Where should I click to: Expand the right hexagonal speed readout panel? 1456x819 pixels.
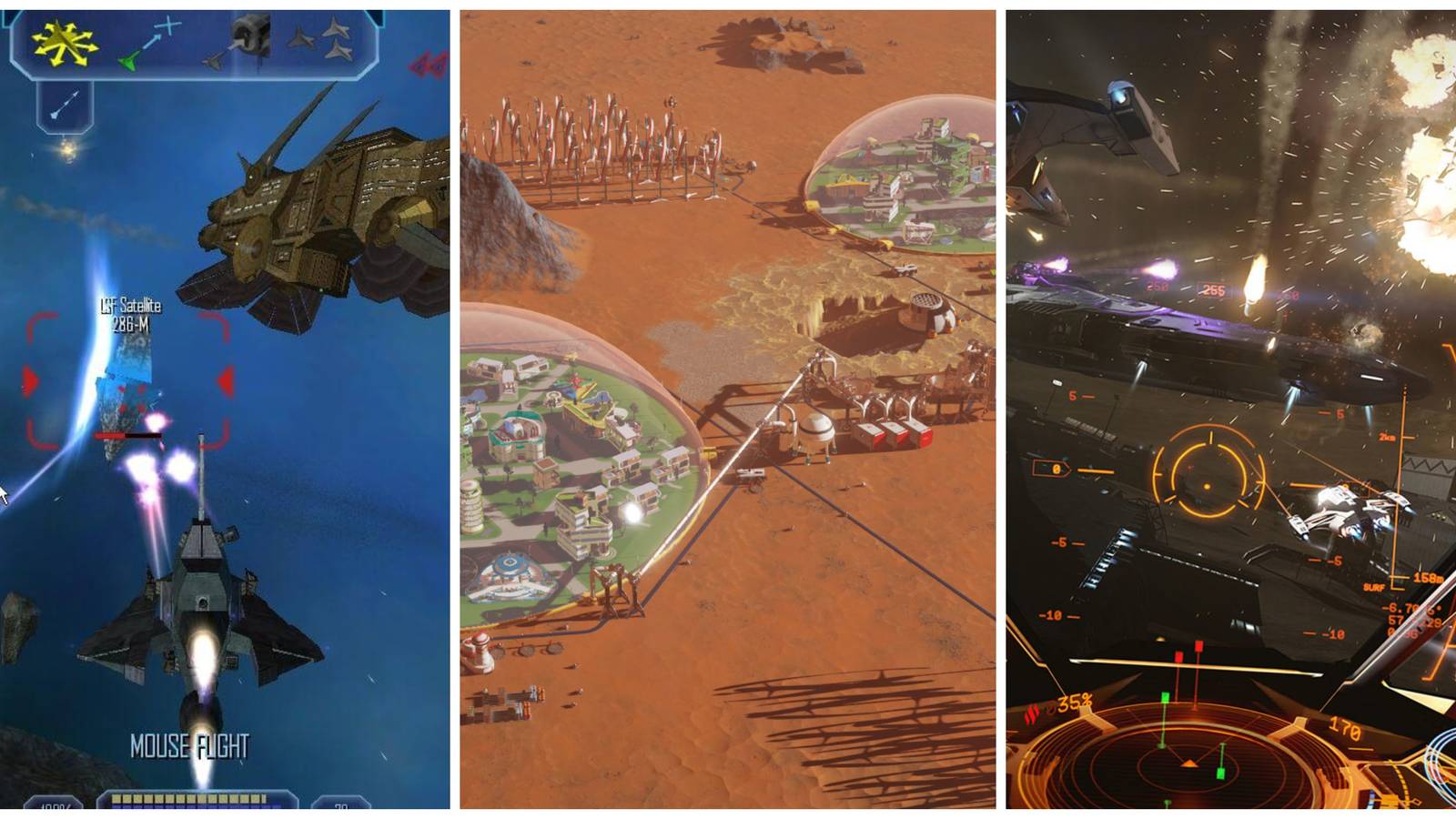pos(341,804)
